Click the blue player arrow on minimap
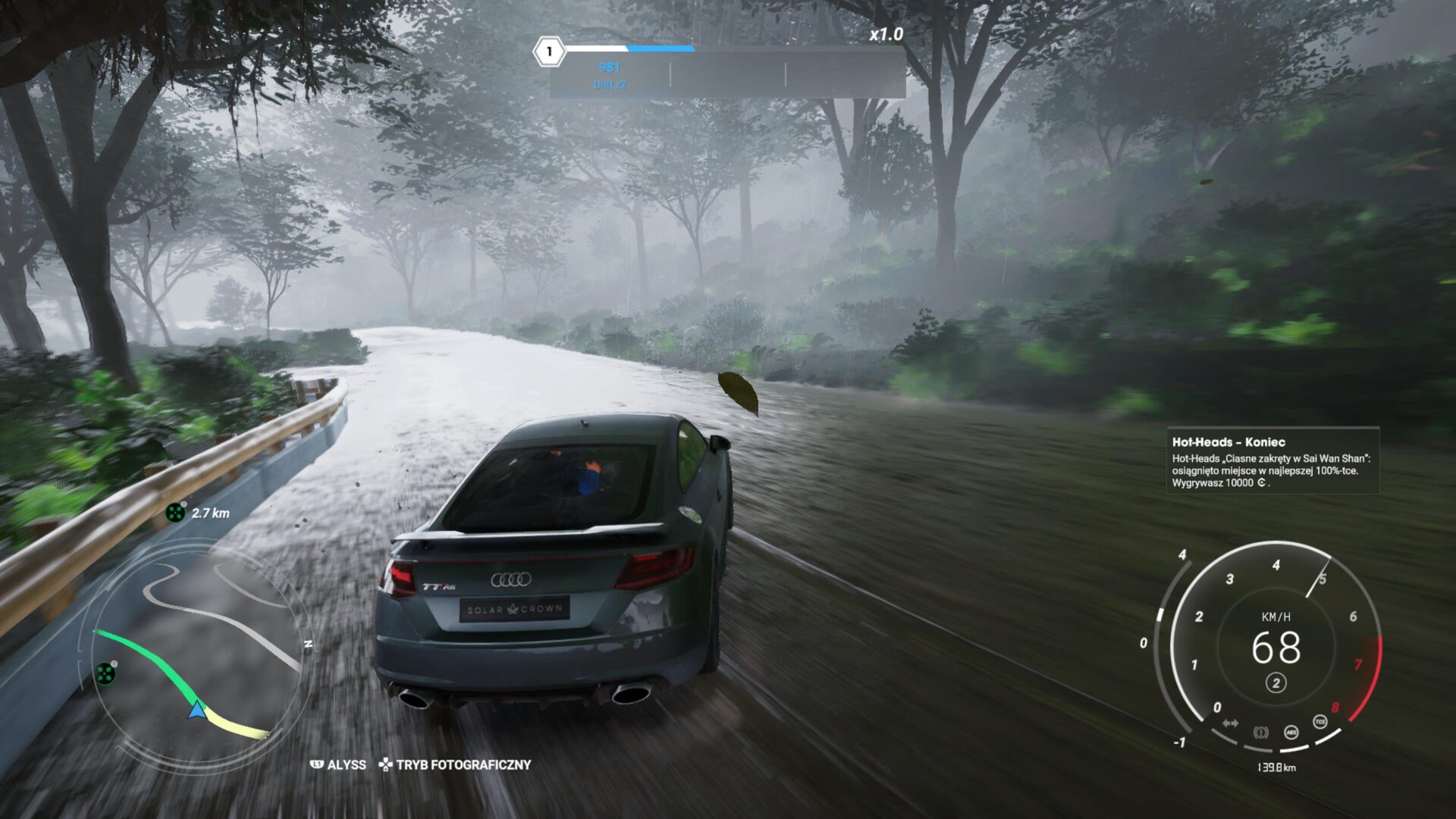This screenshot has width=1456, height=819. 197,710
